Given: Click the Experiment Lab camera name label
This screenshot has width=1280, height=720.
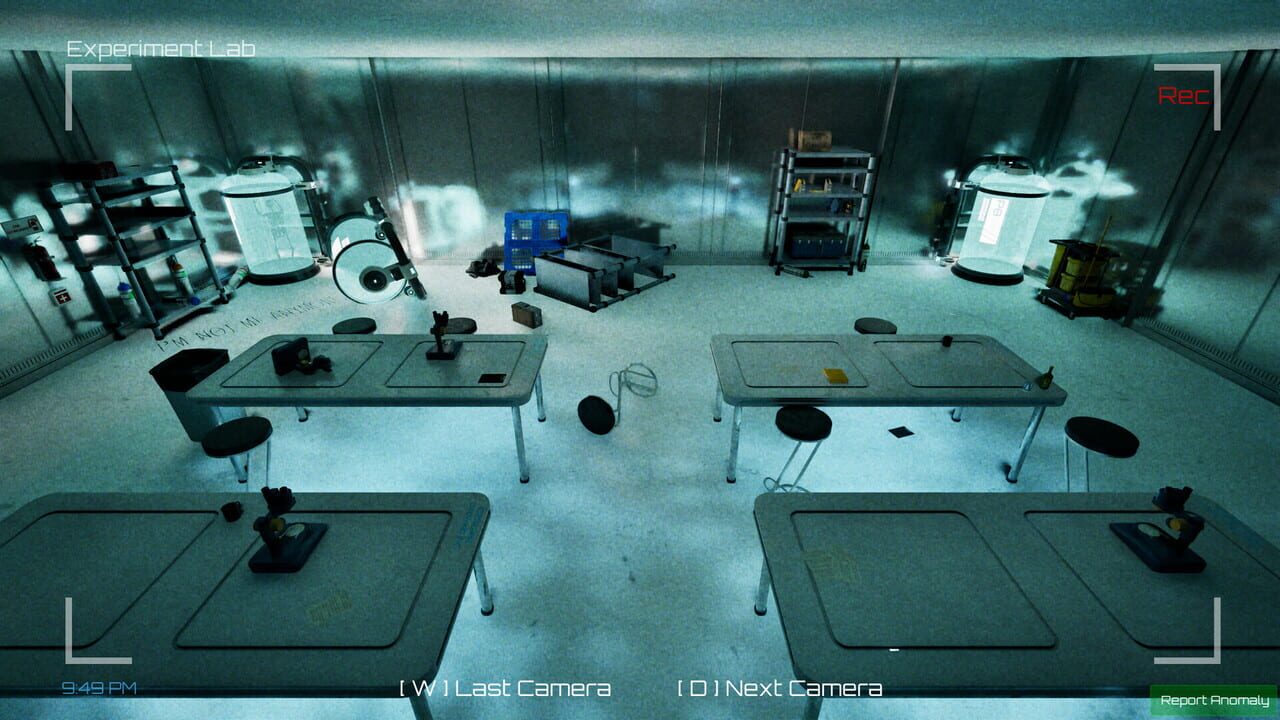Looking at the screenshot, I should tap(161, 46).
